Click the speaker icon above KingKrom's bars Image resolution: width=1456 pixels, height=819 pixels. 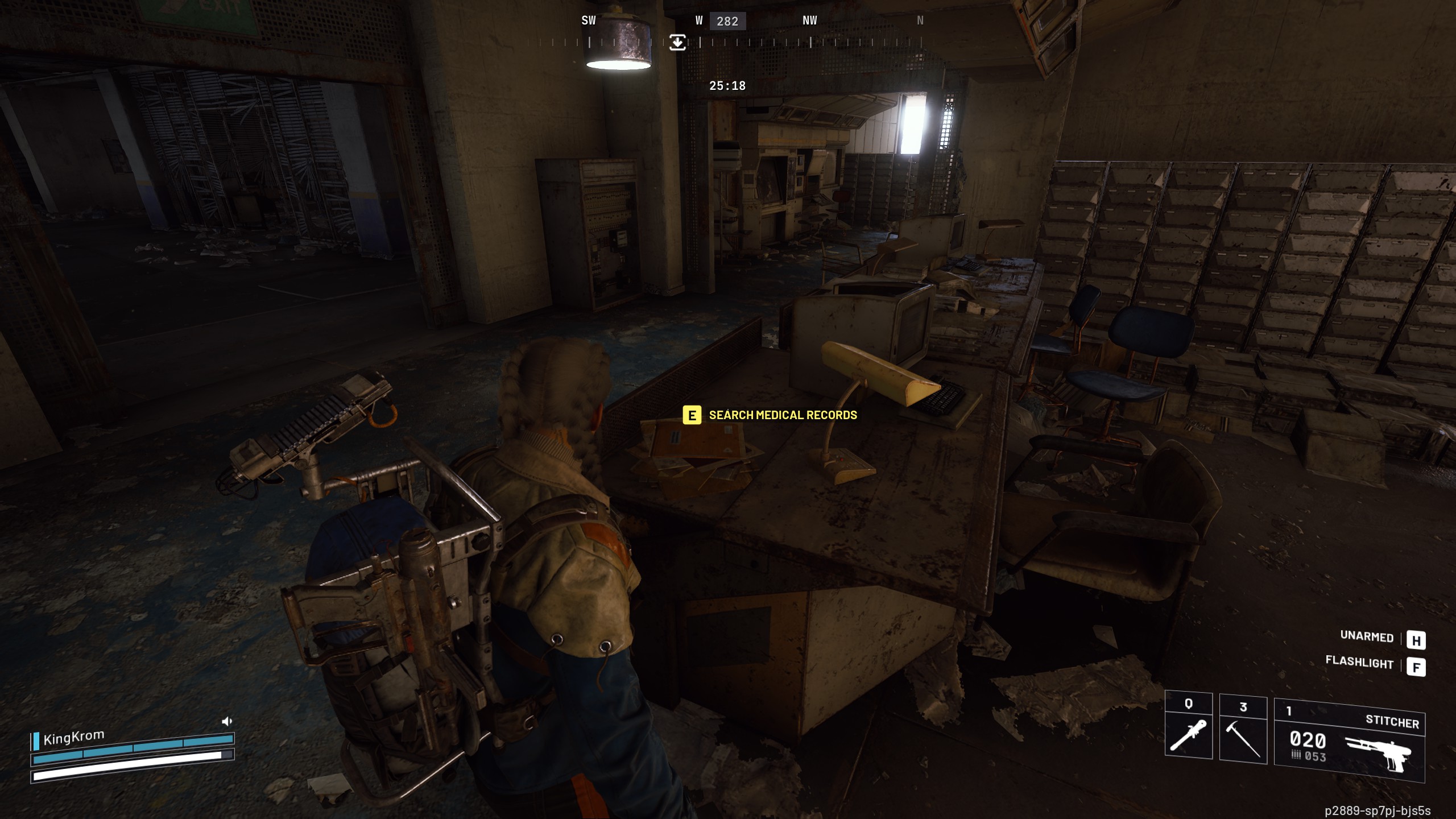[x=227, y=722]
